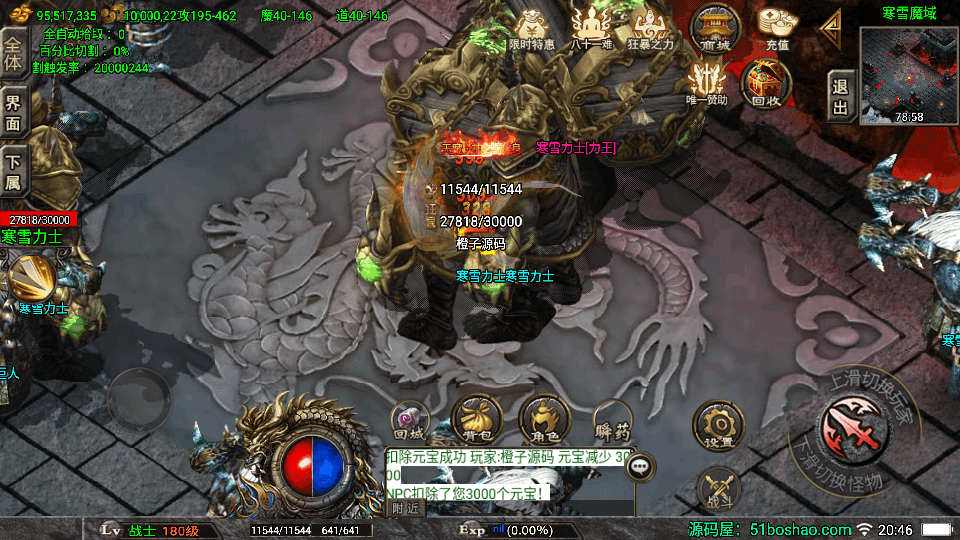Open the 商城 shop
960x540 pixels.
(716, 28)
